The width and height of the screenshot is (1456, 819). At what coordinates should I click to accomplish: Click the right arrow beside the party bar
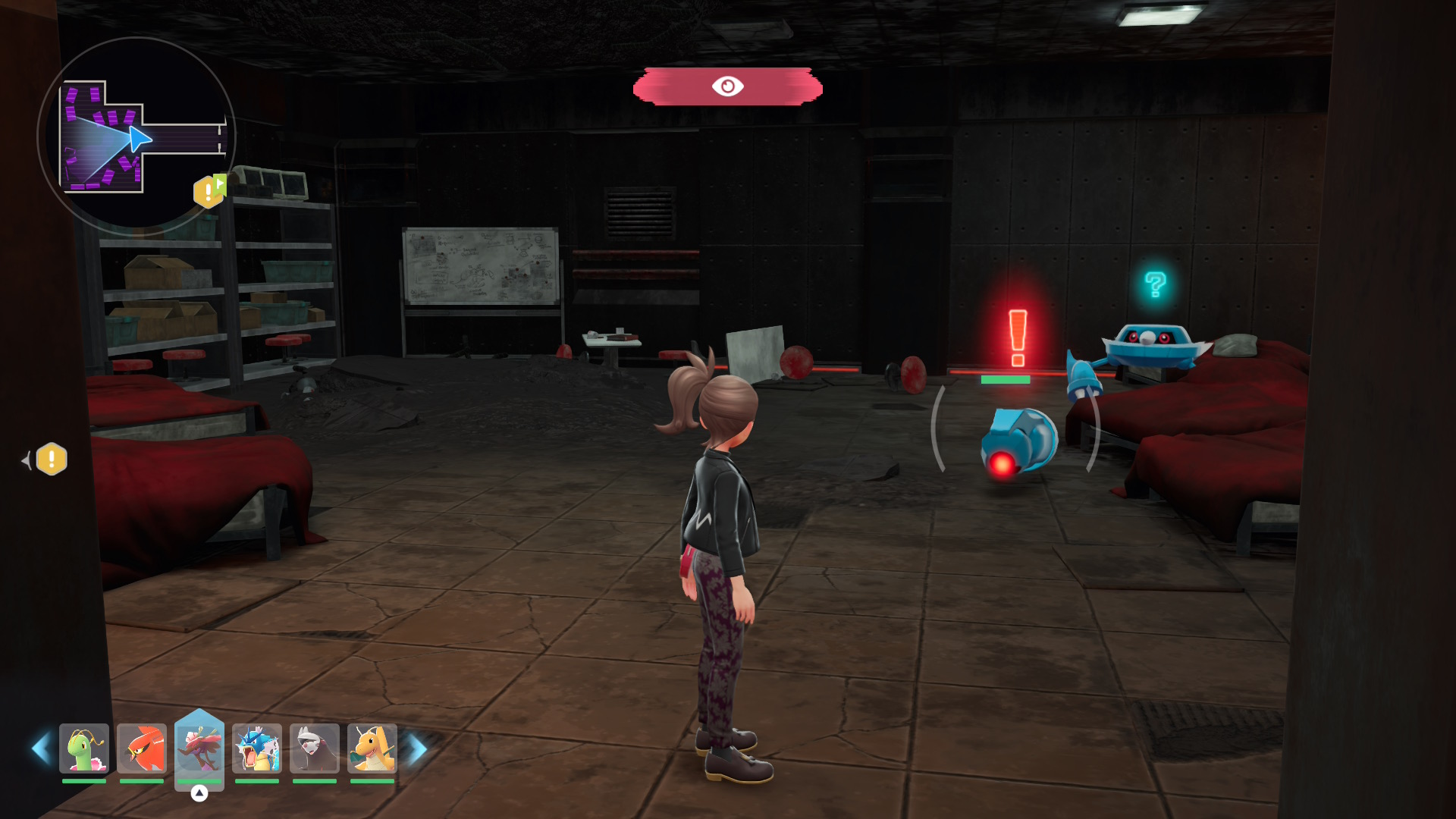[x=418, y=748]
